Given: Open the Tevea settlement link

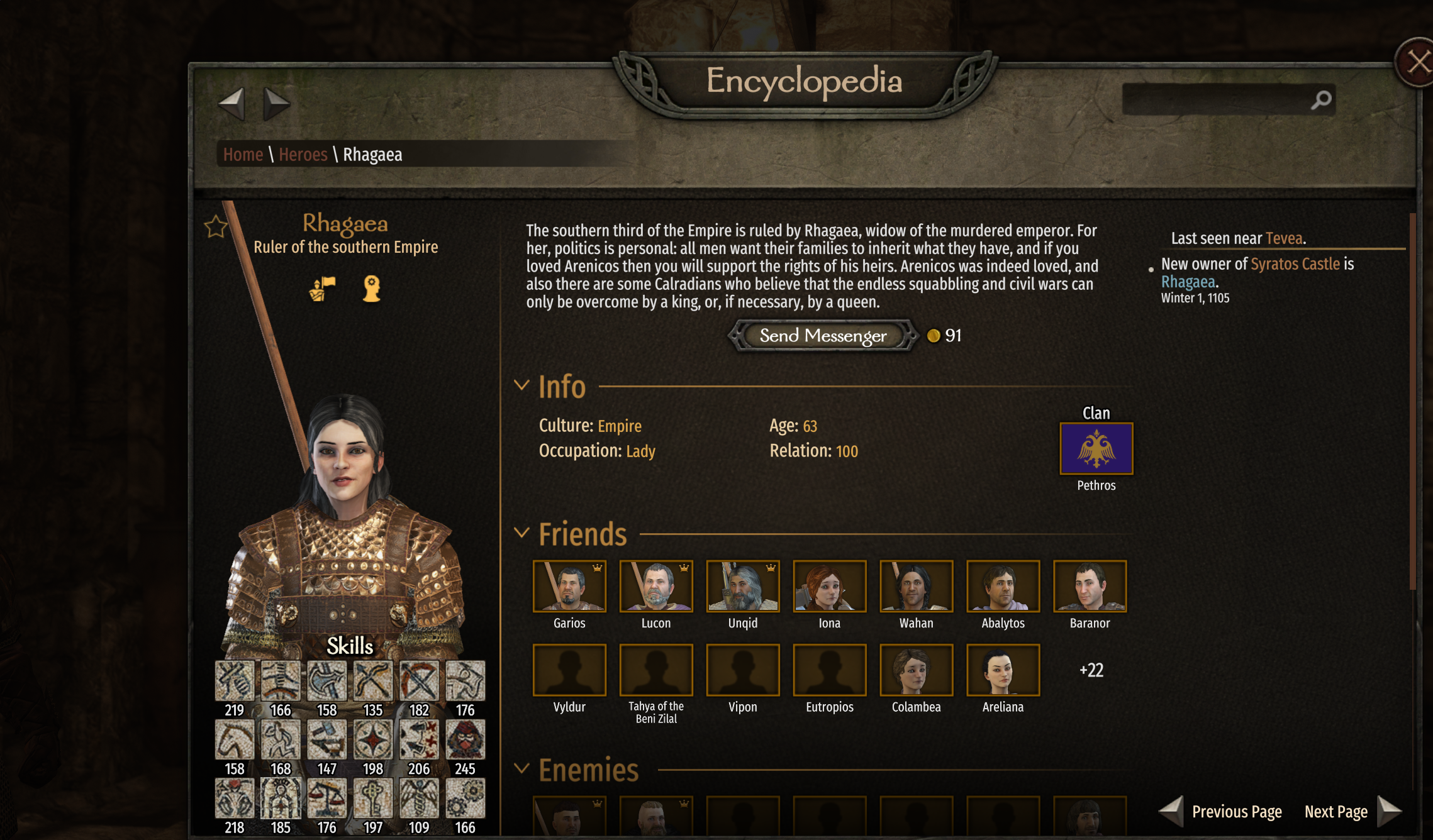Looking at the screenshot, I should click(1283, 238).
